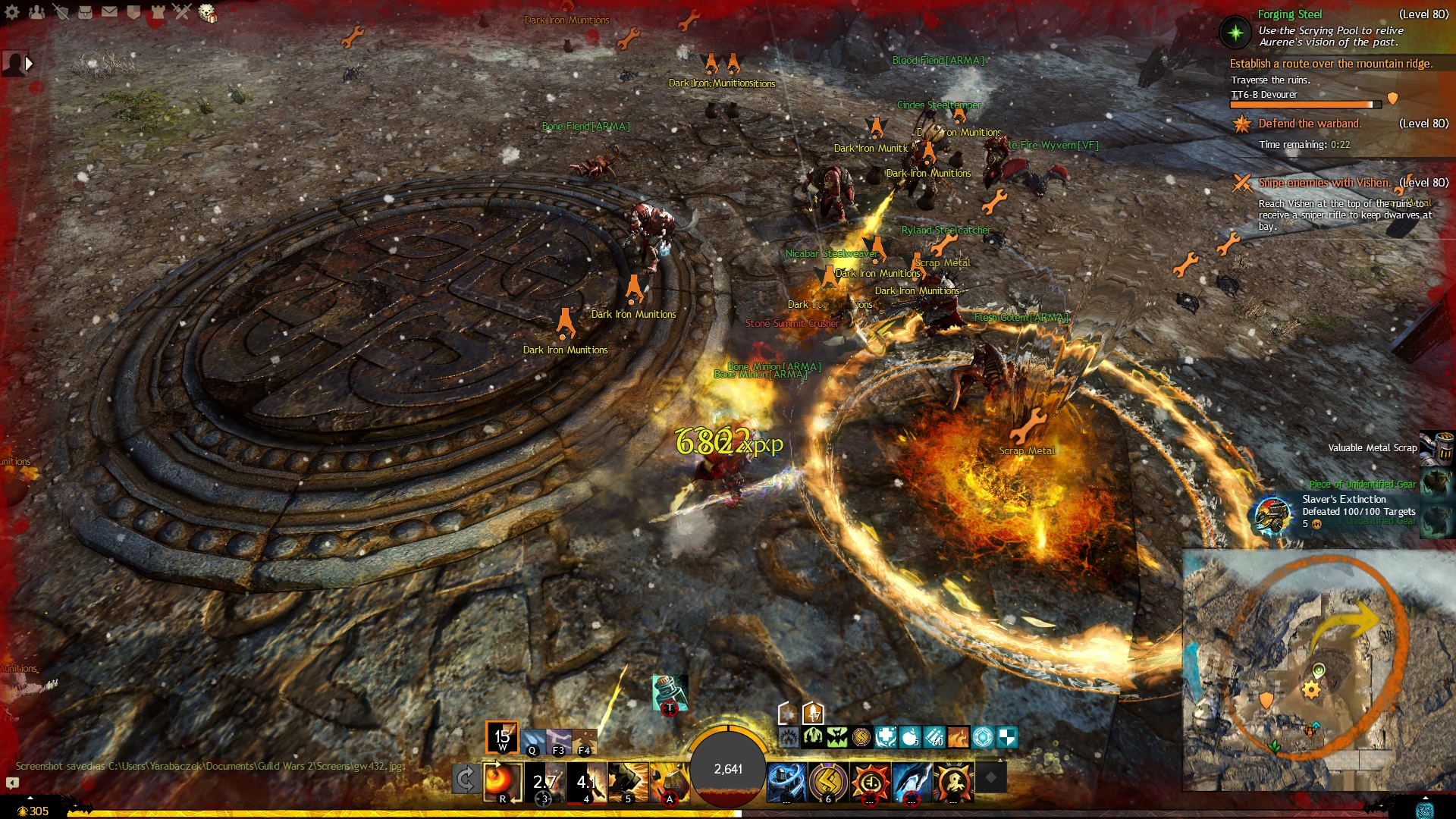Open the contacts and party panel
This screenshot has height=819, width=1456.
click(36, 12)
